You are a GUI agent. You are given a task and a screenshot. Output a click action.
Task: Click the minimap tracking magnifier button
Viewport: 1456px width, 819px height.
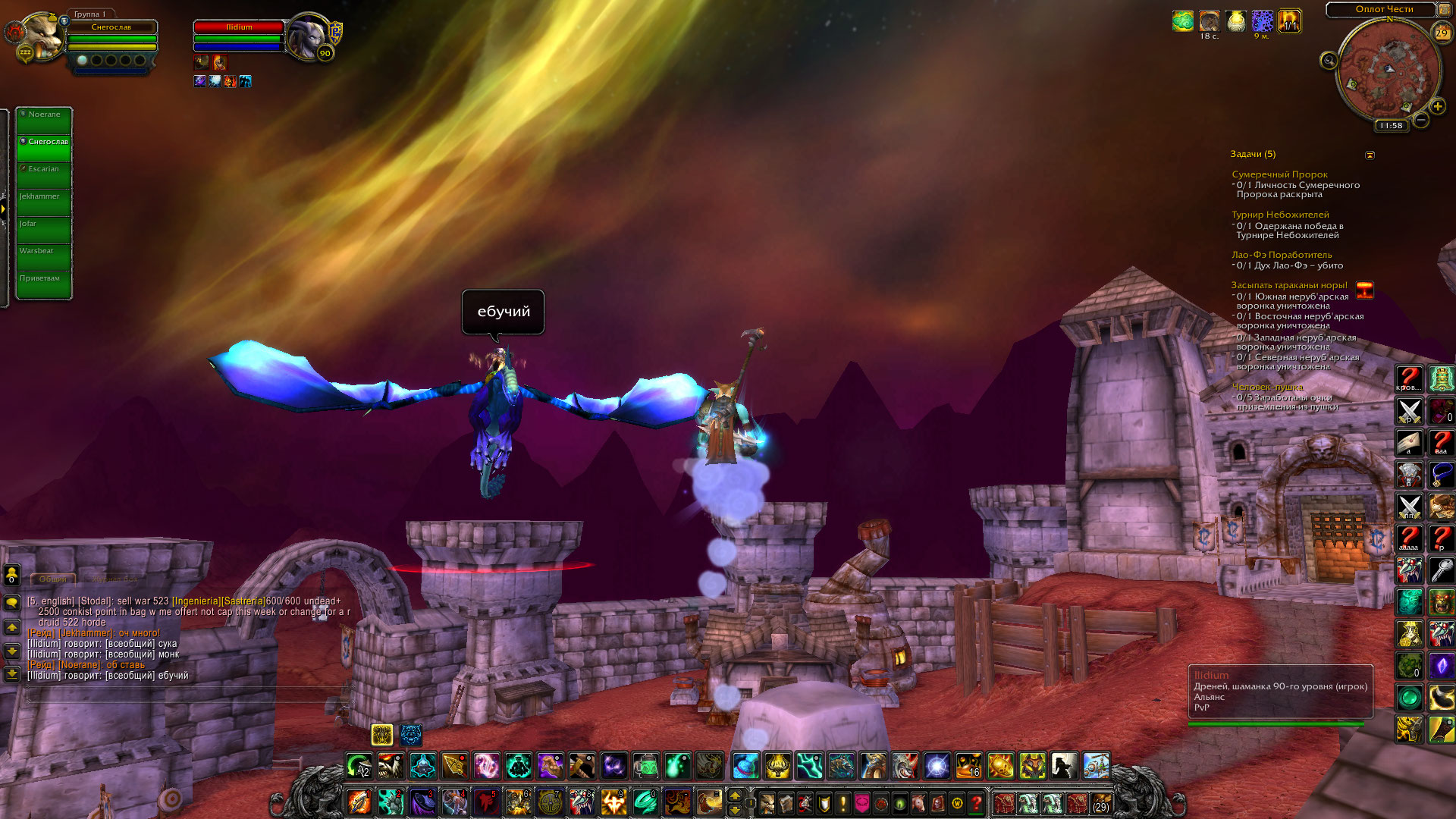[x=1329, y=60]
